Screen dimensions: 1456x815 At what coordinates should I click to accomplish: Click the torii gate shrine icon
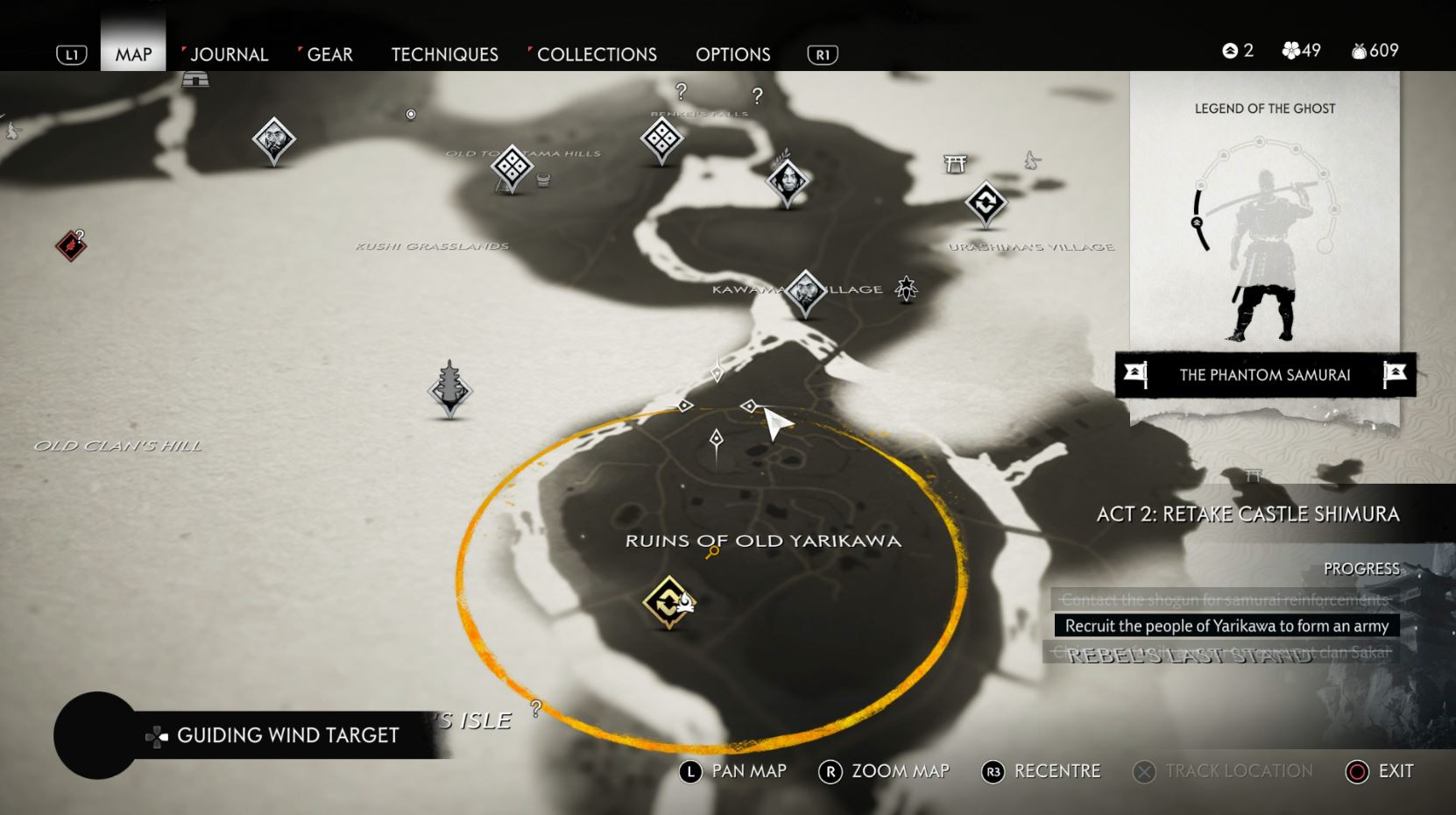(x=955, y=163)
